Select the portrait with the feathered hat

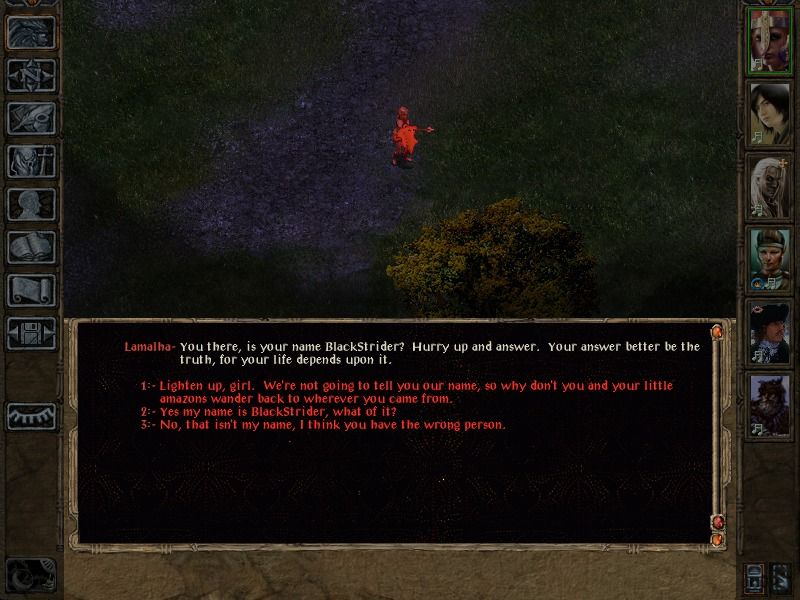pos(770,332)
